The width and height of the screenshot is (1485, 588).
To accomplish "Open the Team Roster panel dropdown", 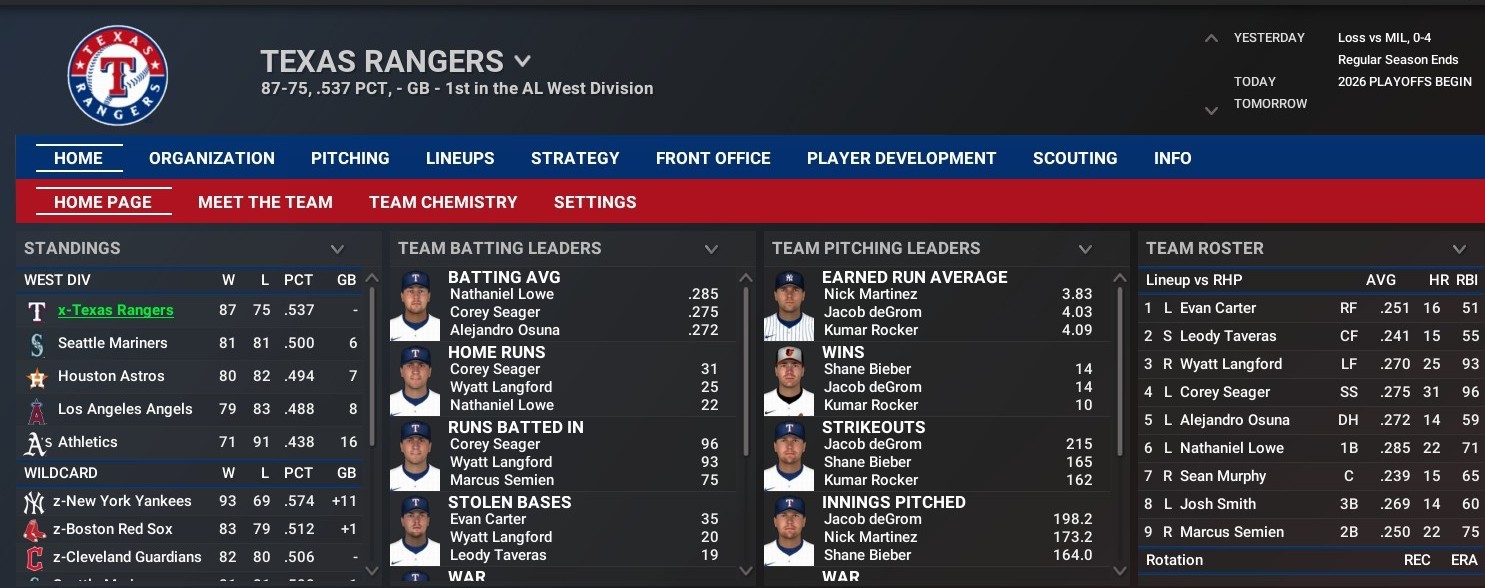I will click(x=1459, y=249).
